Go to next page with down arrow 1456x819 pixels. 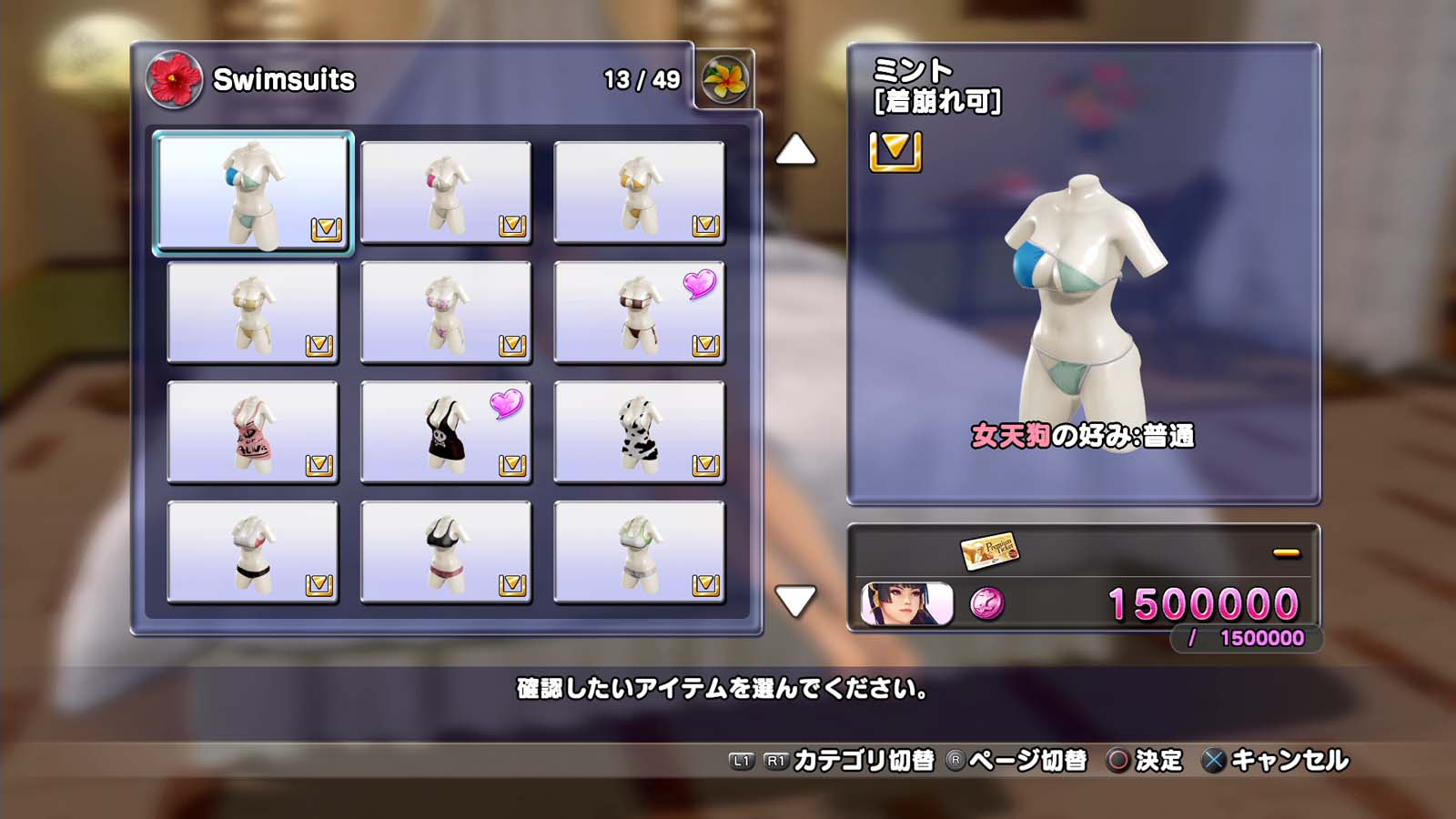(x=795, y=601)
